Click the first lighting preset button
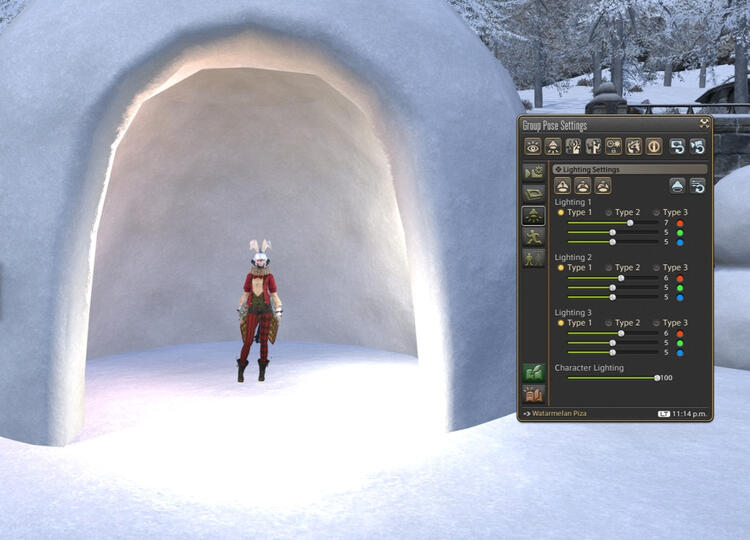750x540 pixels. (x=563, y=185)
